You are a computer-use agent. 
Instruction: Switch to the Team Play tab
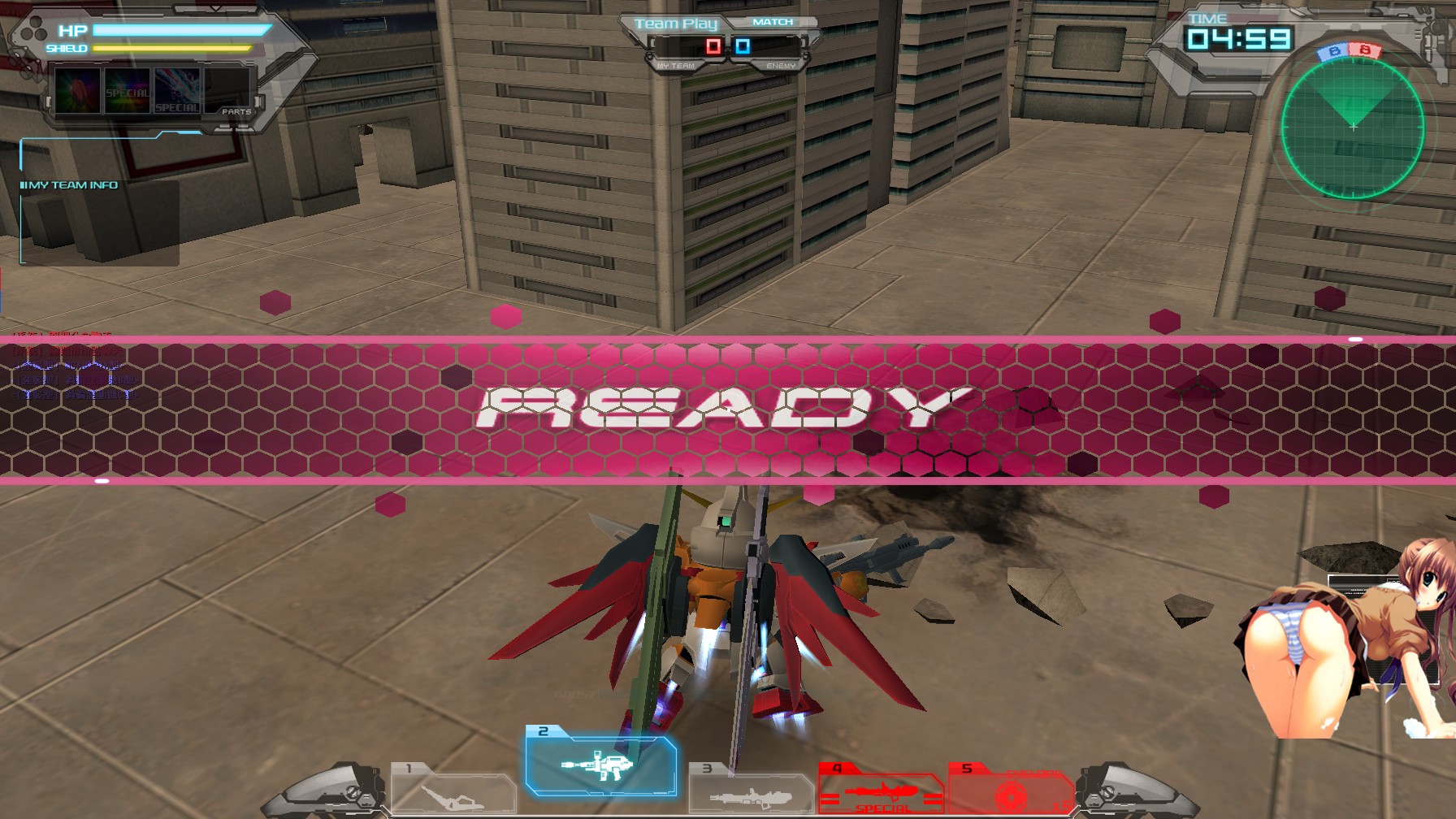click(x=675, y=22)
